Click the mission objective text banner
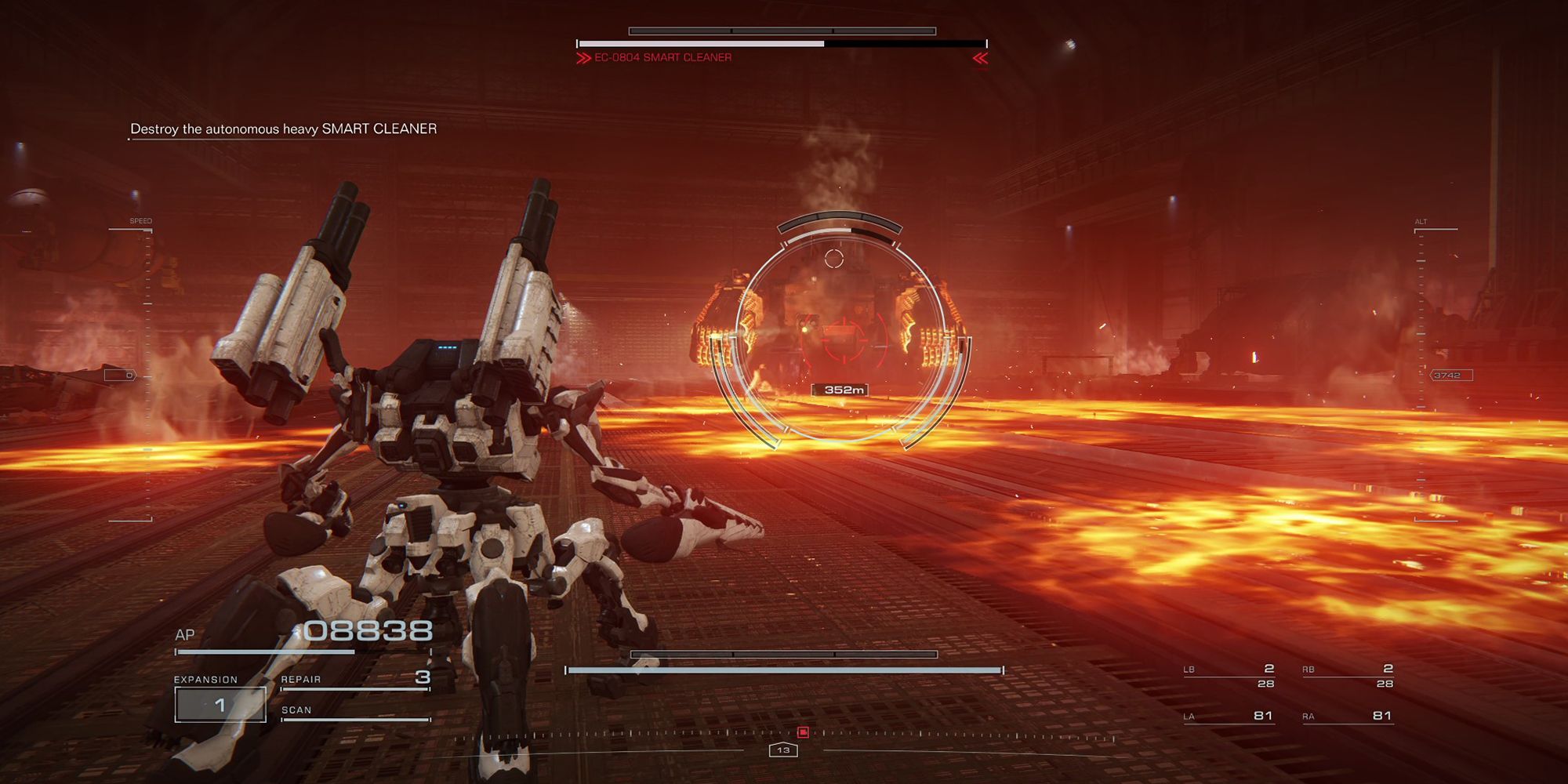Screen dimensions: 1568x784 tap(281, 129)
